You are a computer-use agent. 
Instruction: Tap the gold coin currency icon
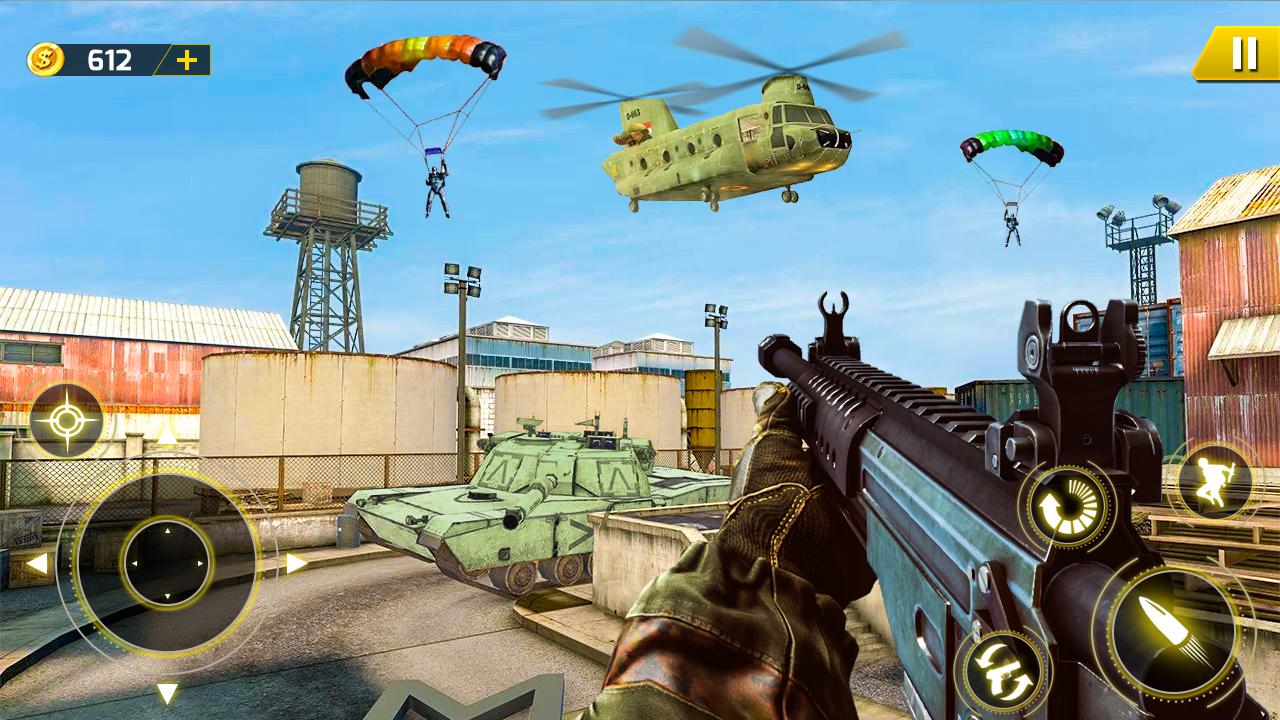46,59
